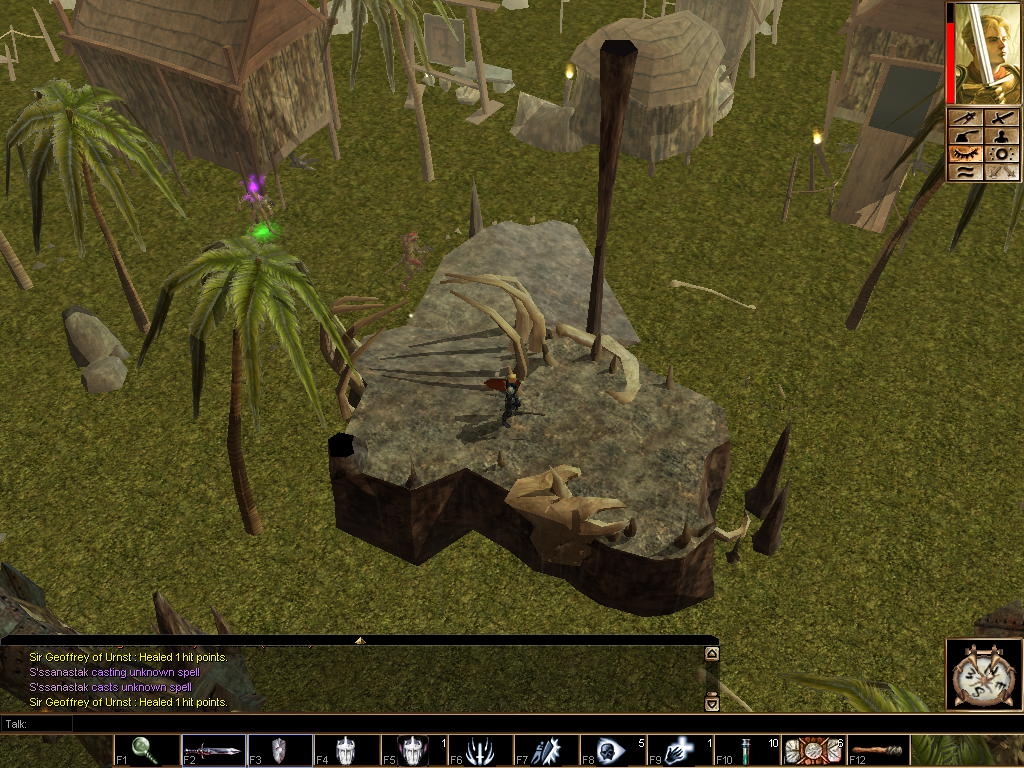The width and height of the screenshot is (1024, 768).
Task: Use the glowing hand ability in F9
Action: (x=678, y=750)
